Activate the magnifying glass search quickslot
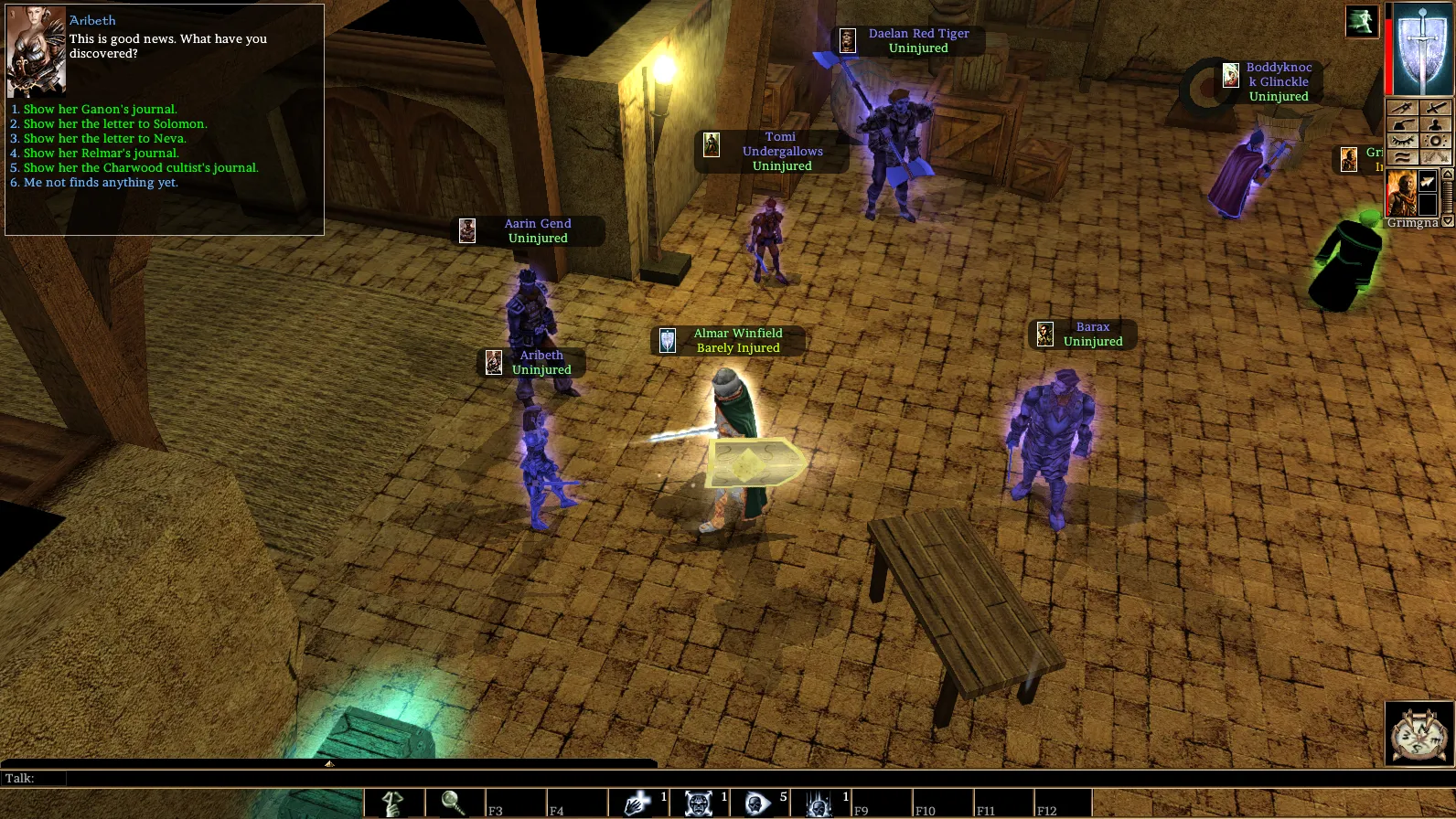 (x=454, y=803)
